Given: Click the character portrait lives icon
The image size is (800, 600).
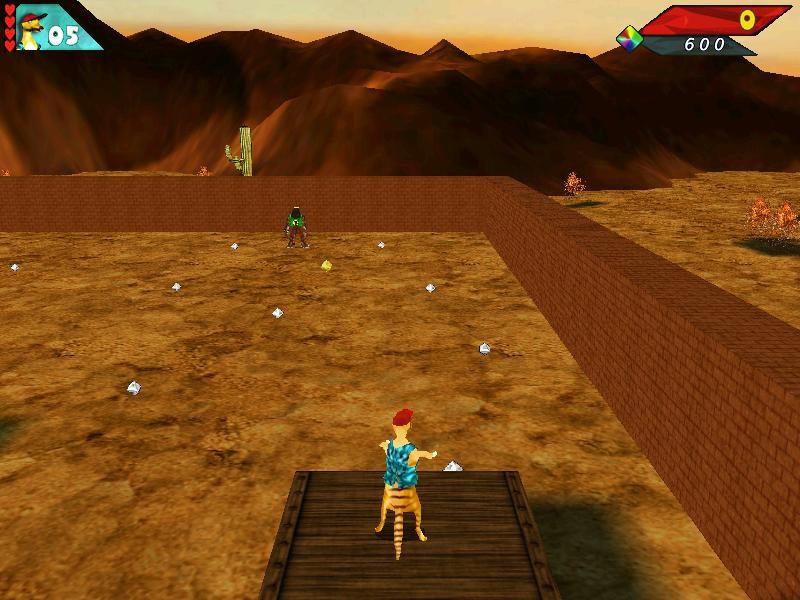Looking at the screenshot, I should 31,29.
